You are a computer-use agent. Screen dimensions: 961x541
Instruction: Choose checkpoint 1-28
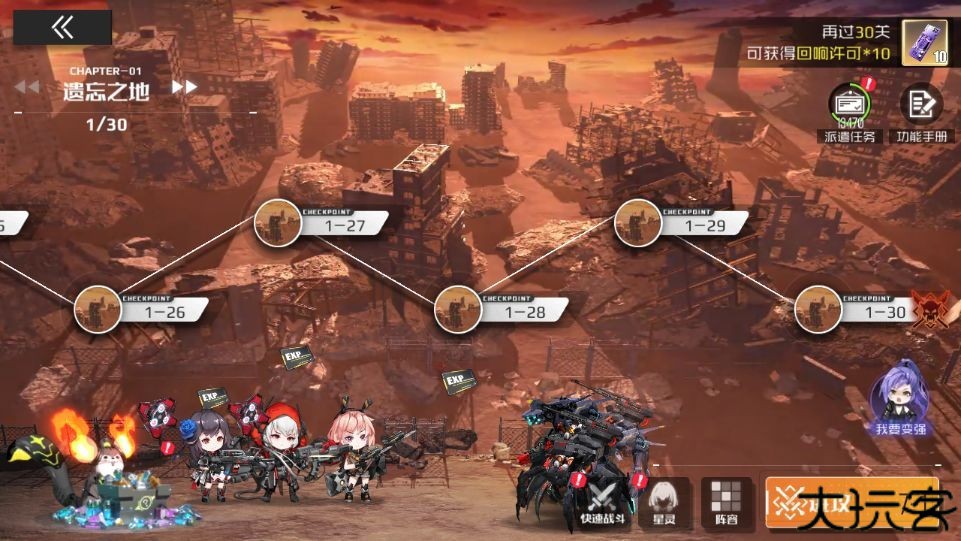pos(459,308)
